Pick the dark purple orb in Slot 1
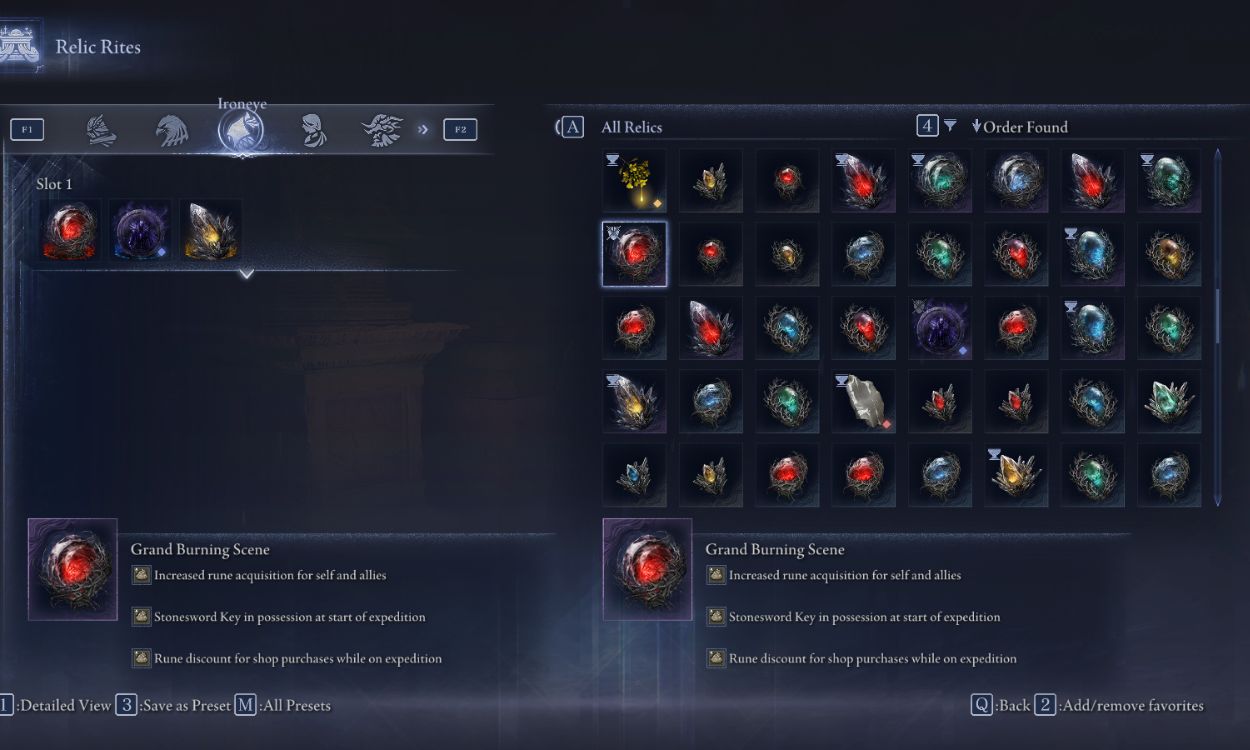The image size is (1250, 750). [x=140, y=231]
